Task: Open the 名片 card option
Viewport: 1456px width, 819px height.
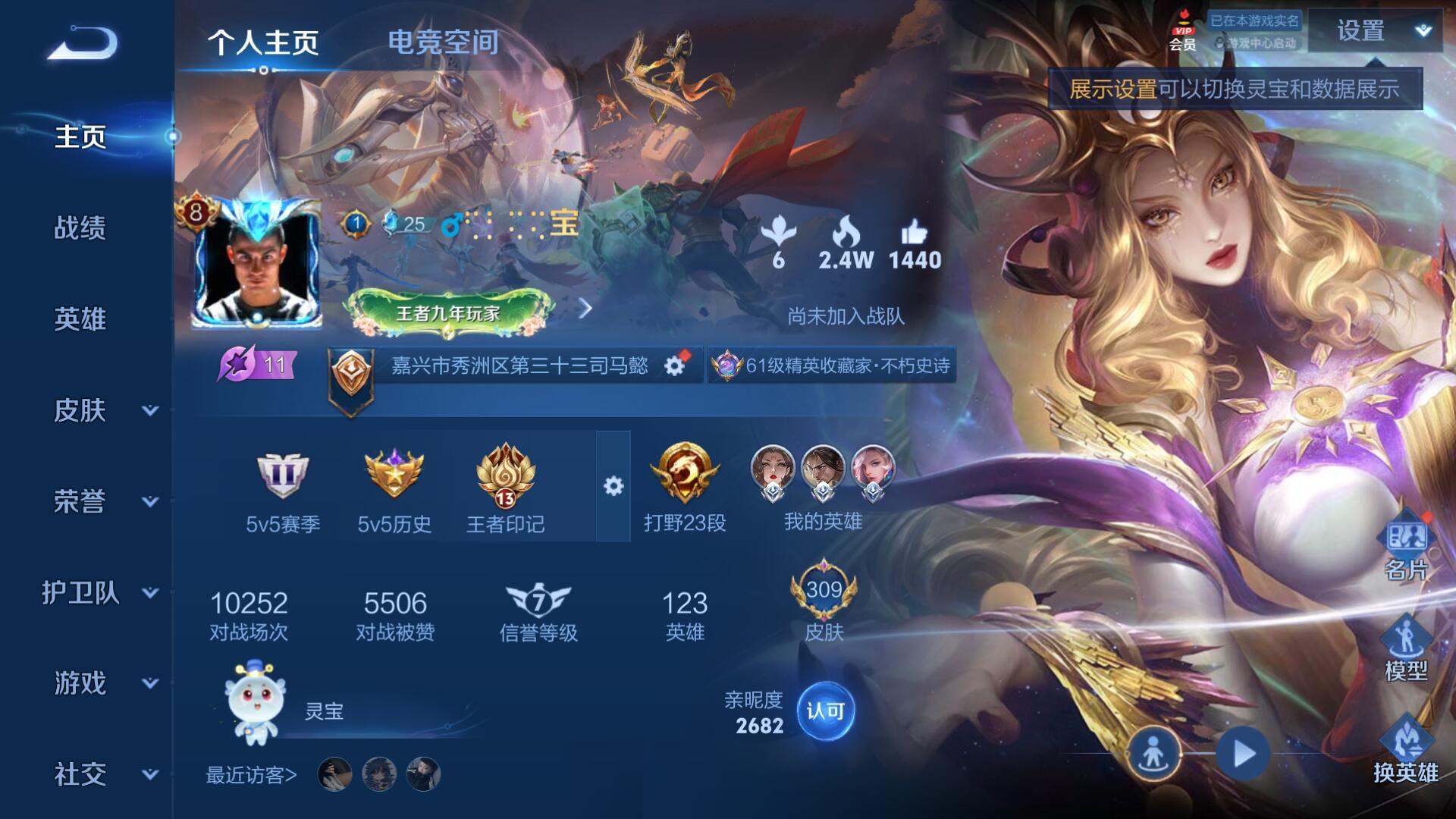Action: [1406, 550]
